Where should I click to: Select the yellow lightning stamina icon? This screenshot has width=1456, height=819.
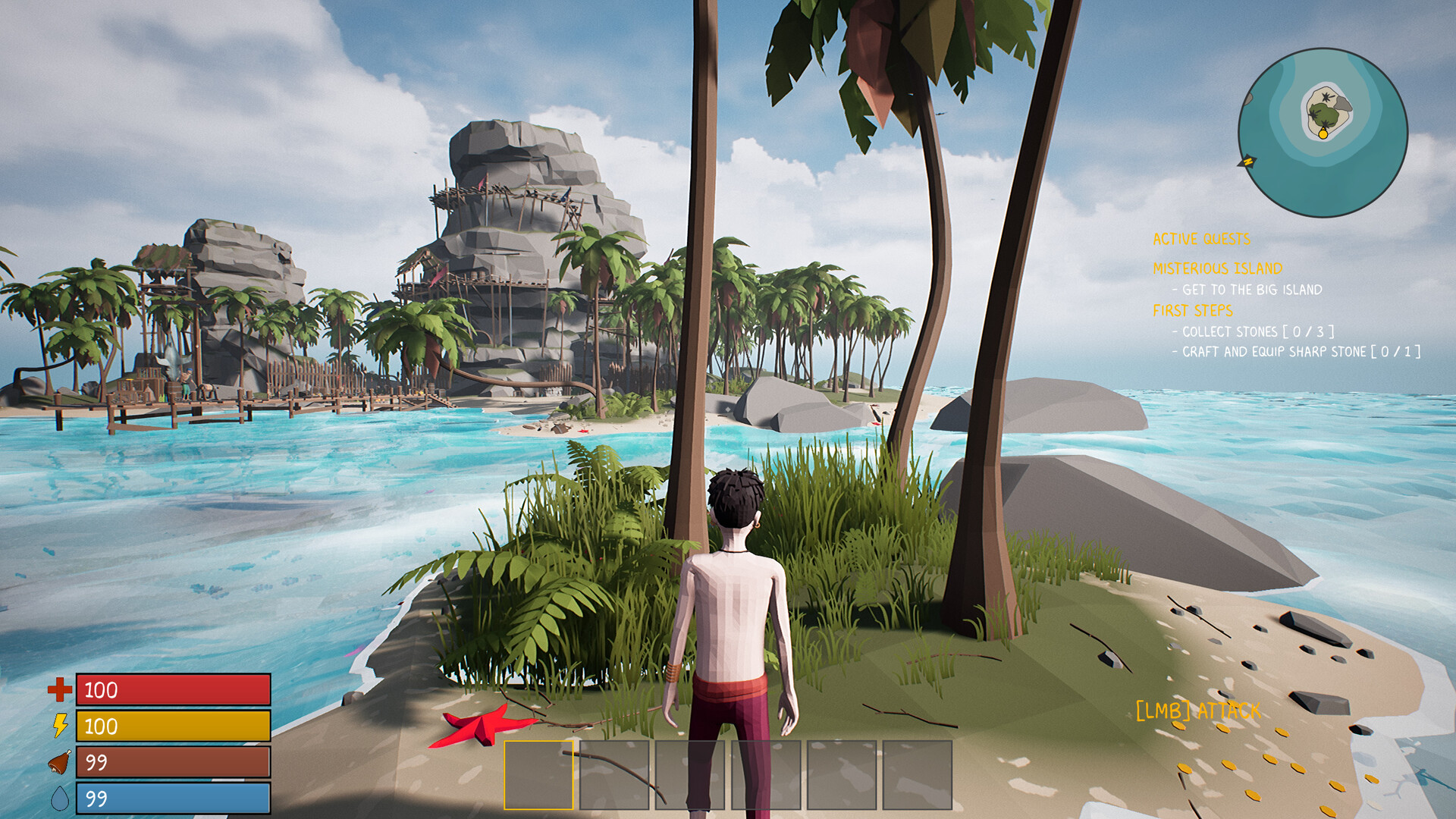[x=59, y=726]
